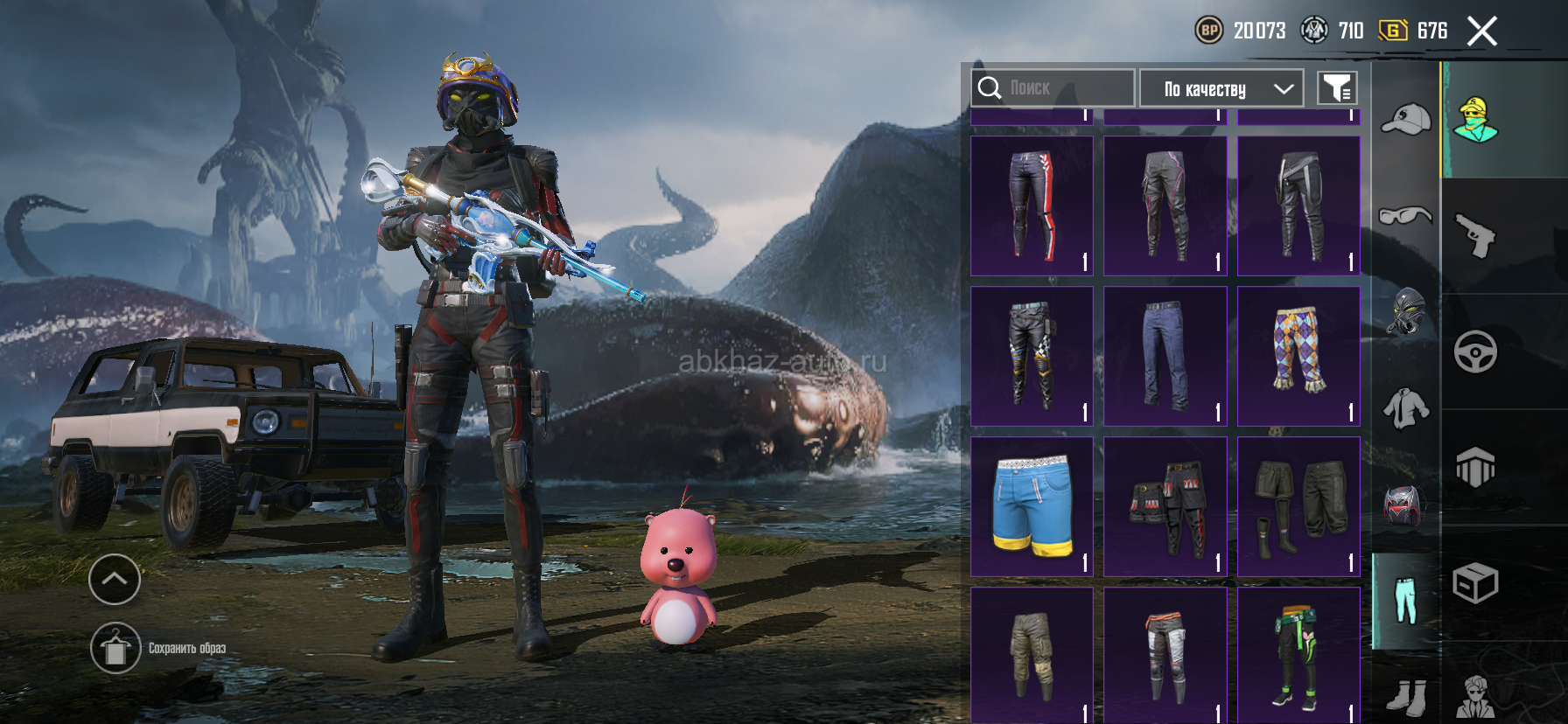Open the filter funnel button

tap(1337, 88)
